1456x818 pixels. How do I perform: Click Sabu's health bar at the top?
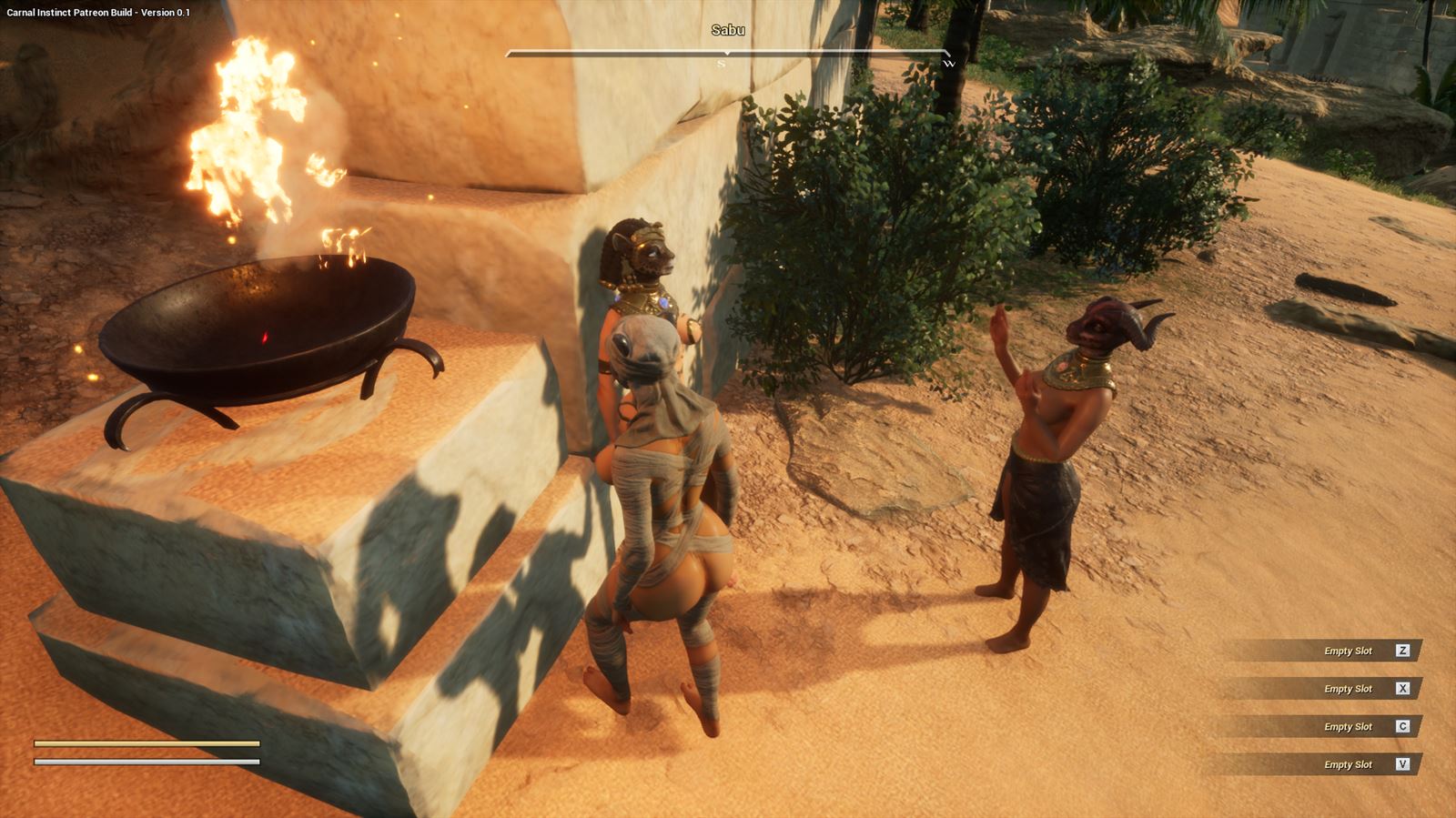pyautogui.click(x=728, y=53)
